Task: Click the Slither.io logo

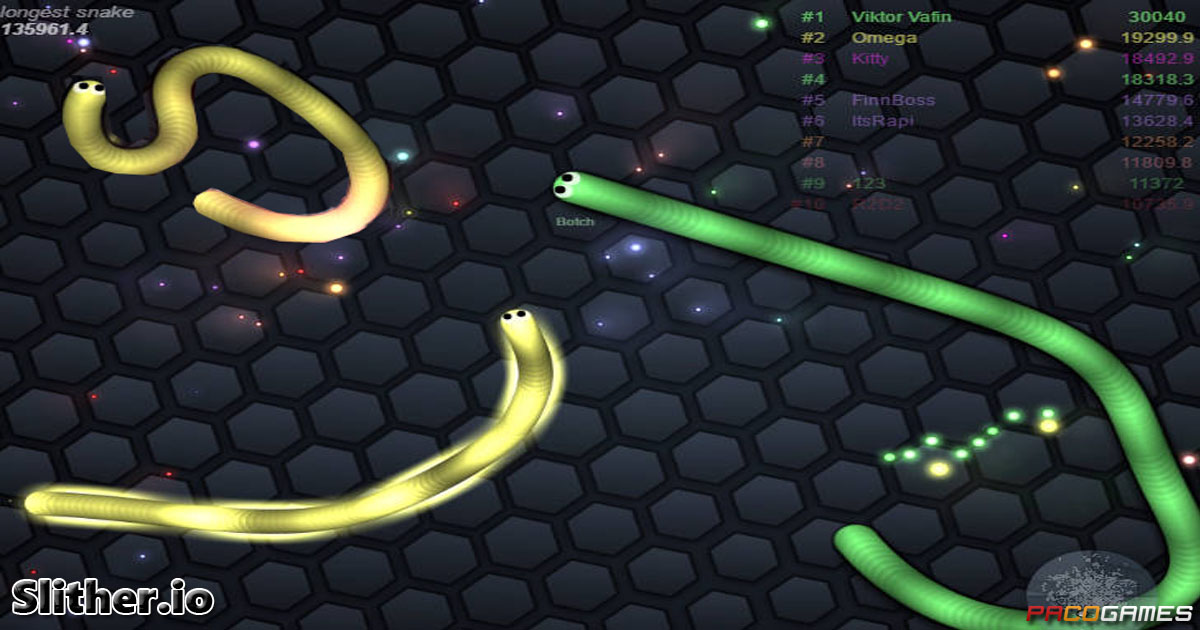Action: click(113, 597)
